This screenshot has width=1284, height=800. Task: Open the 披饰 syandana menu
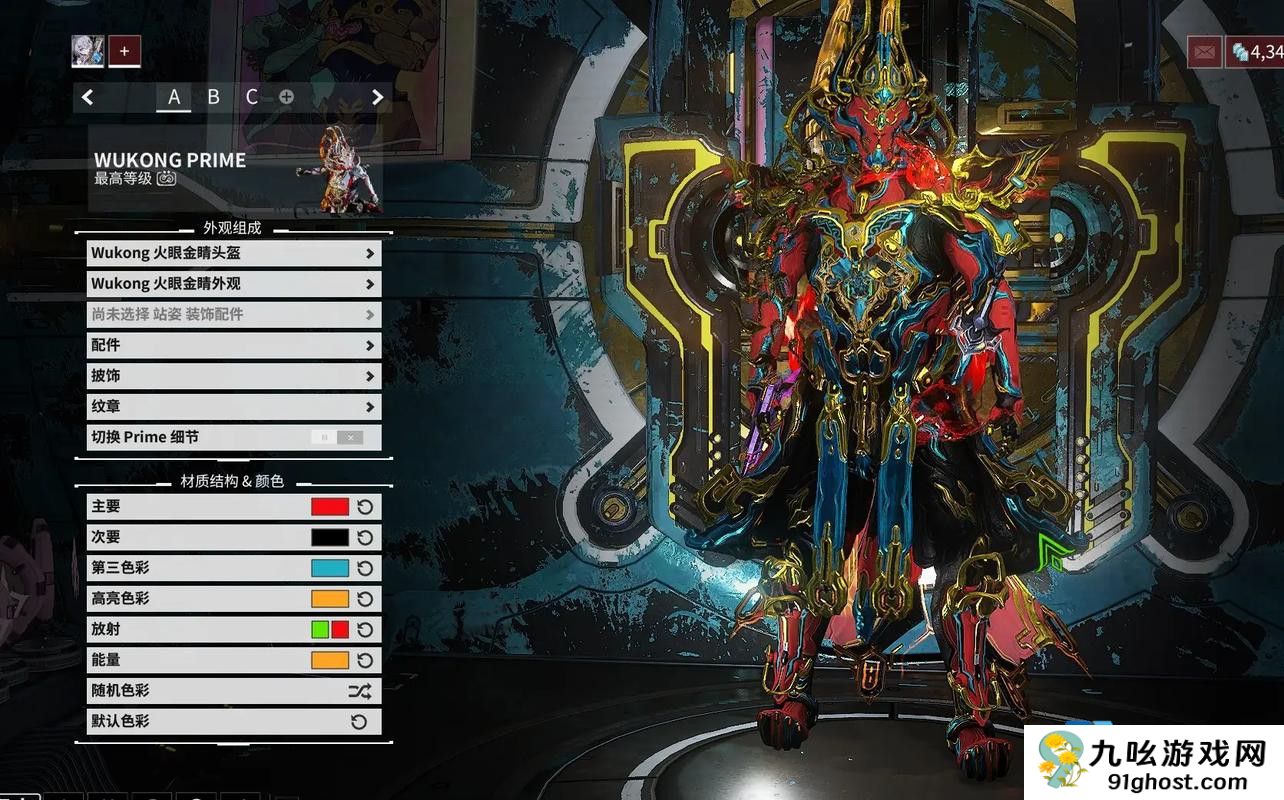pyautogui.click(x=233, y=376)
